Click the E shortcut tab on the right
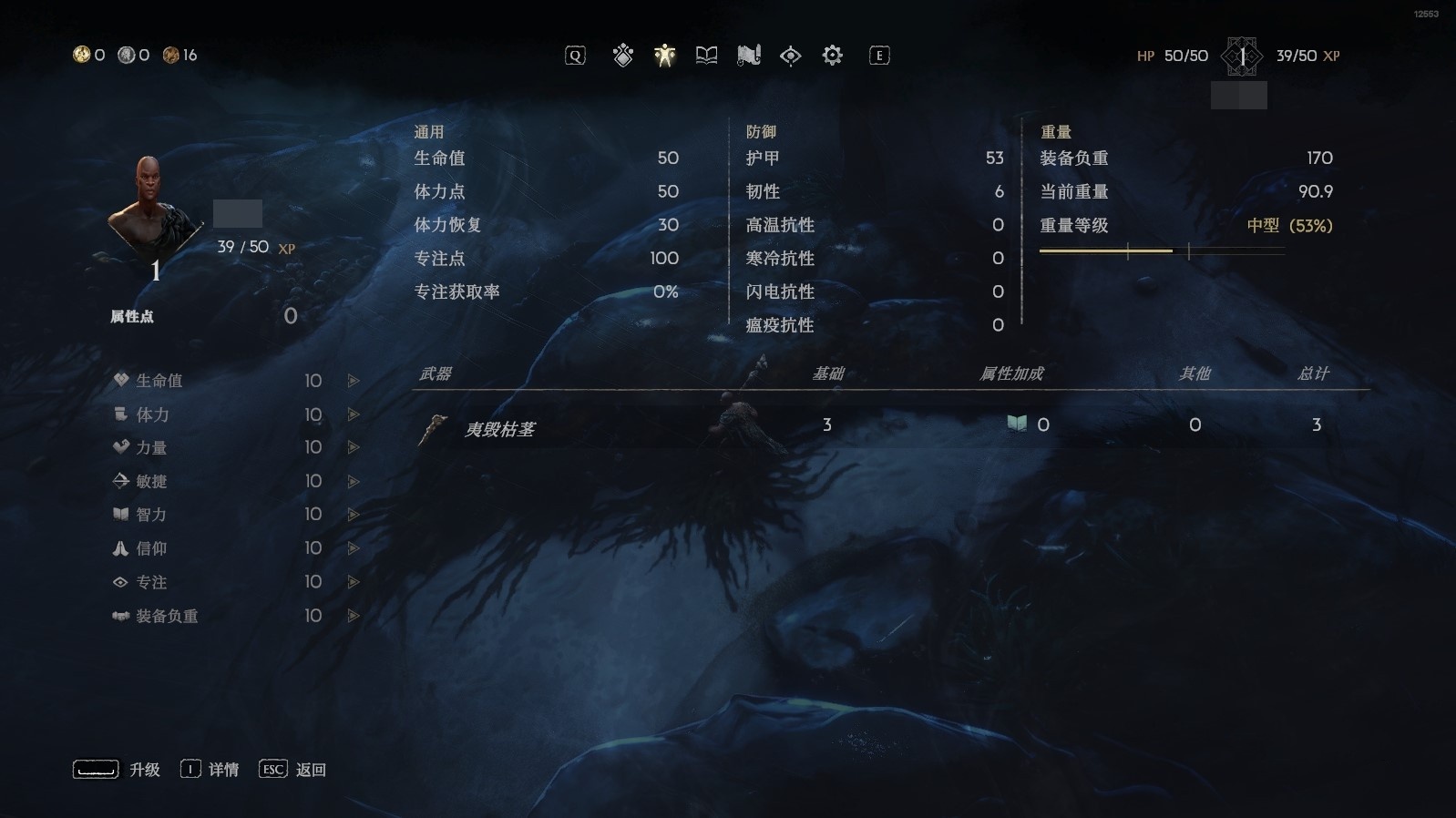1456x818 pixels. point(877,56)
